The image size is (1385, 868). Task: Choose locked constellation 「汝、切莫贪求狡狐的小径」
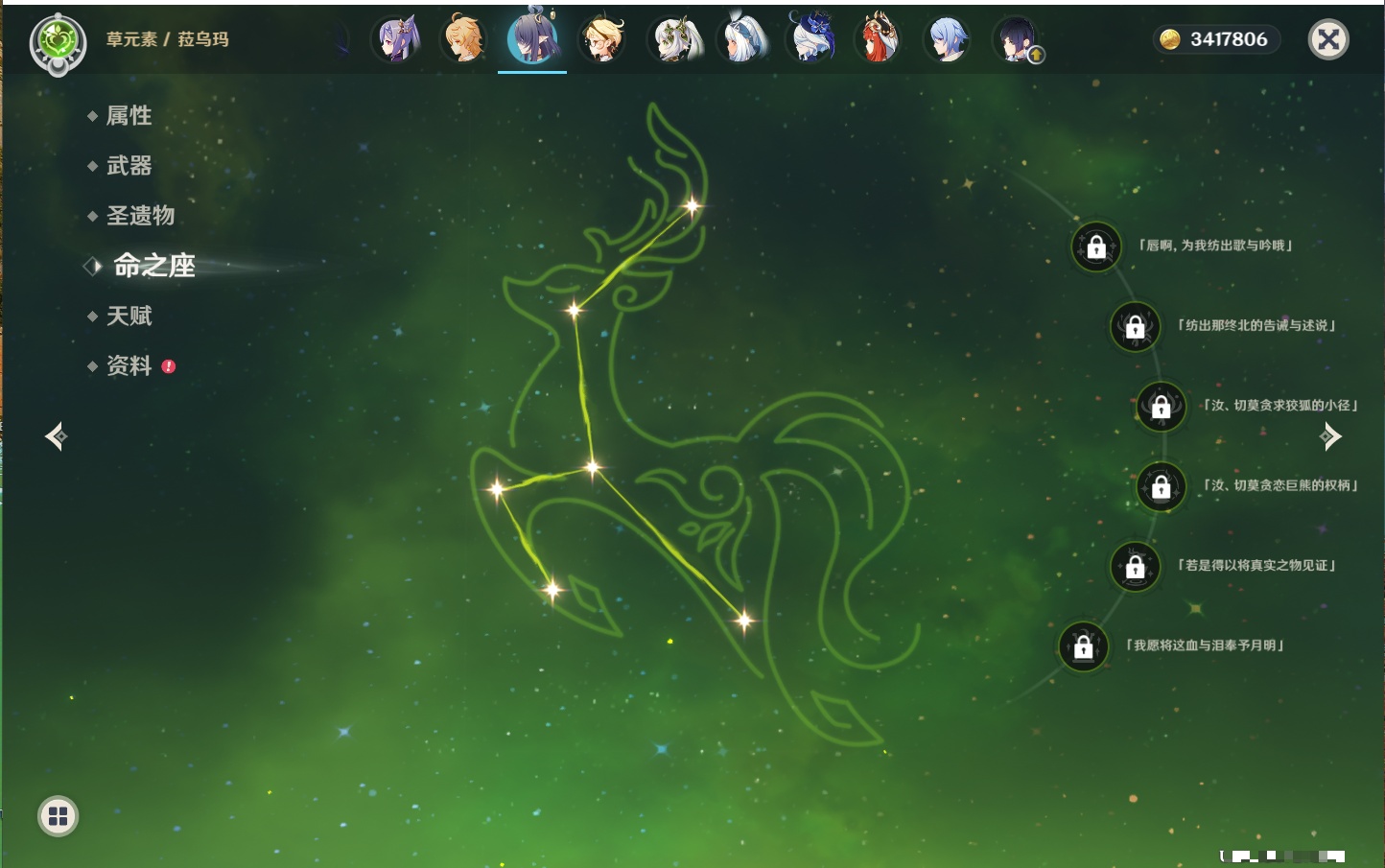[1161, 406]
